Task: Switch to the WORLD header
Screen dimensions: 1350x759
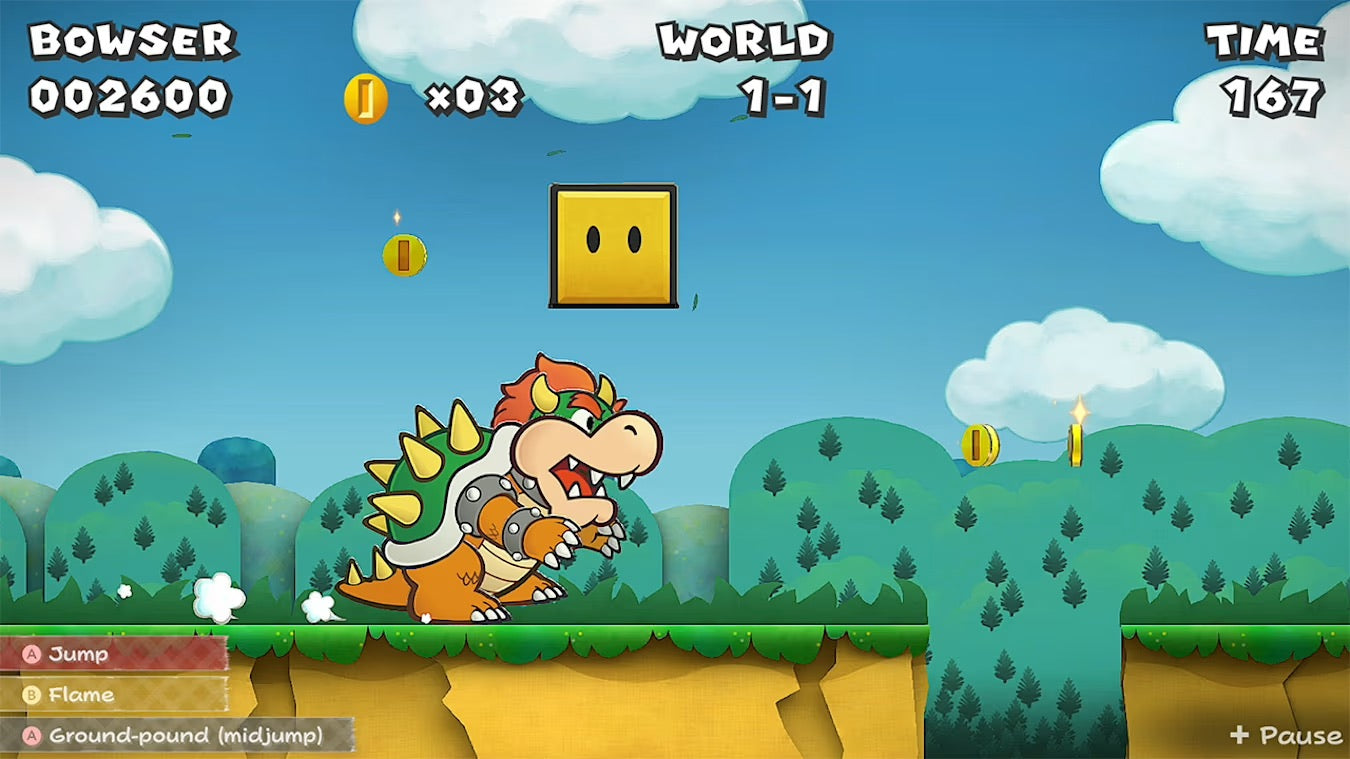Action: coord(745,40)
